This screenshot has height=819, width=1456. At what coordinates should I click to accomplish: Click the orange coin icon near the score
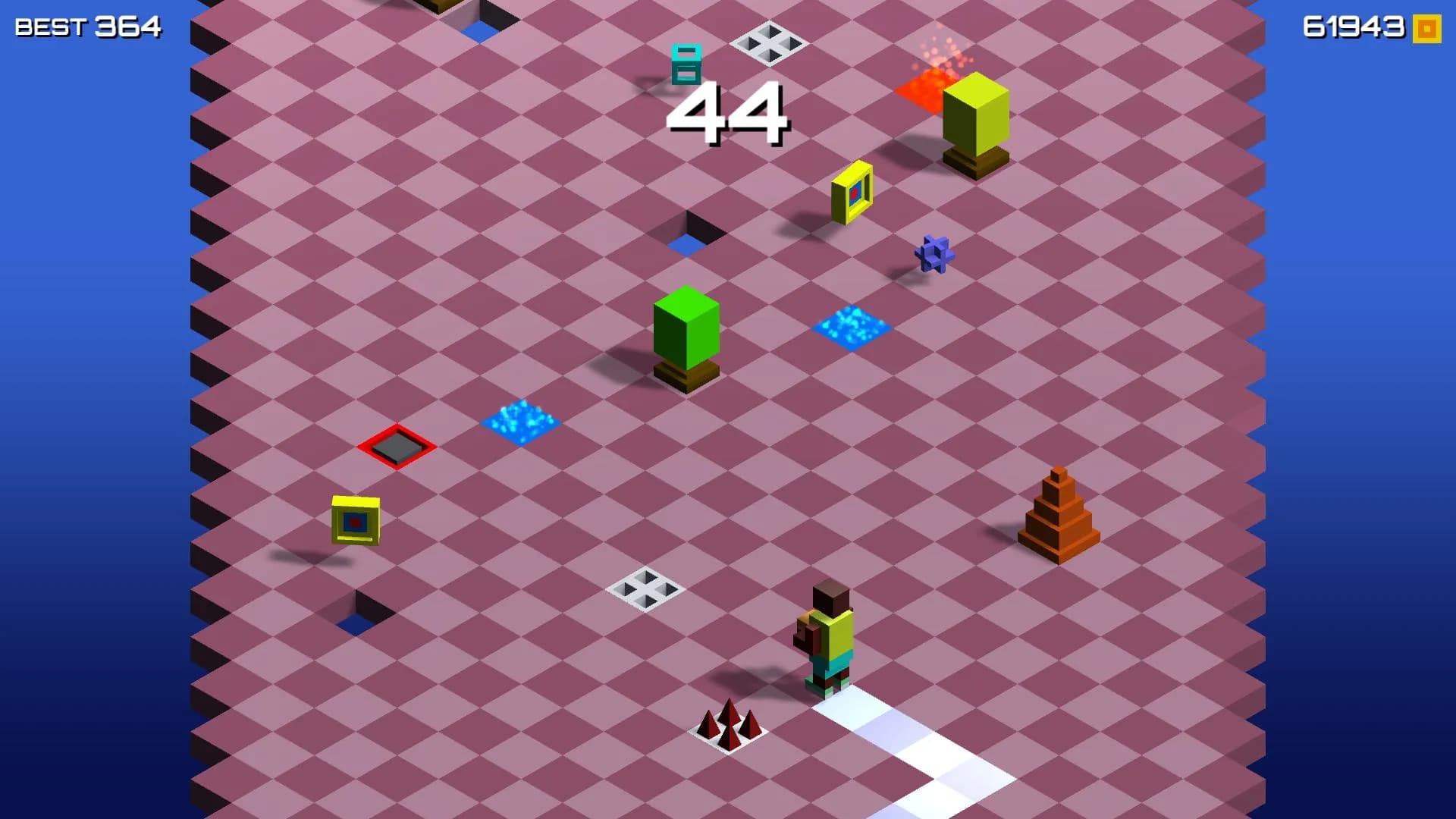(1426, 29)
